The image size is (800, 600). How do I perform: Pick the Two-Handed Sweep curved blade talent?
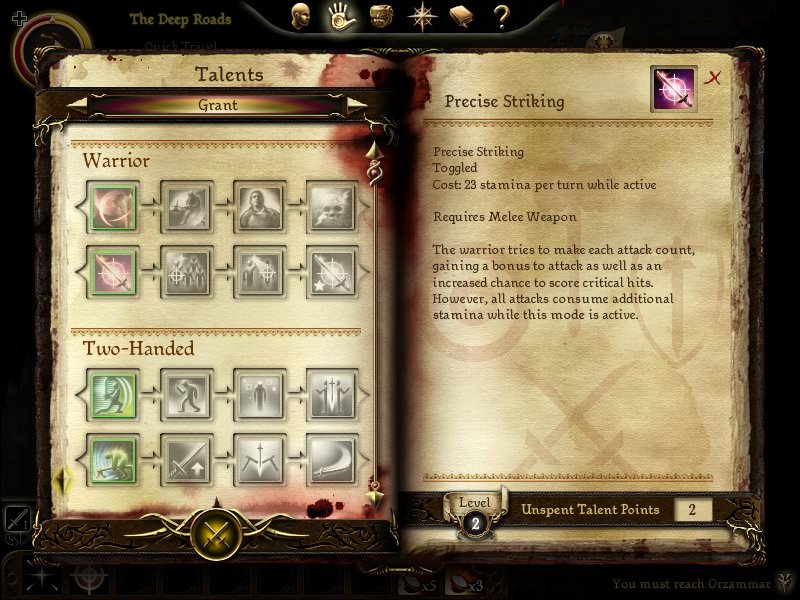tap(332, 460)
